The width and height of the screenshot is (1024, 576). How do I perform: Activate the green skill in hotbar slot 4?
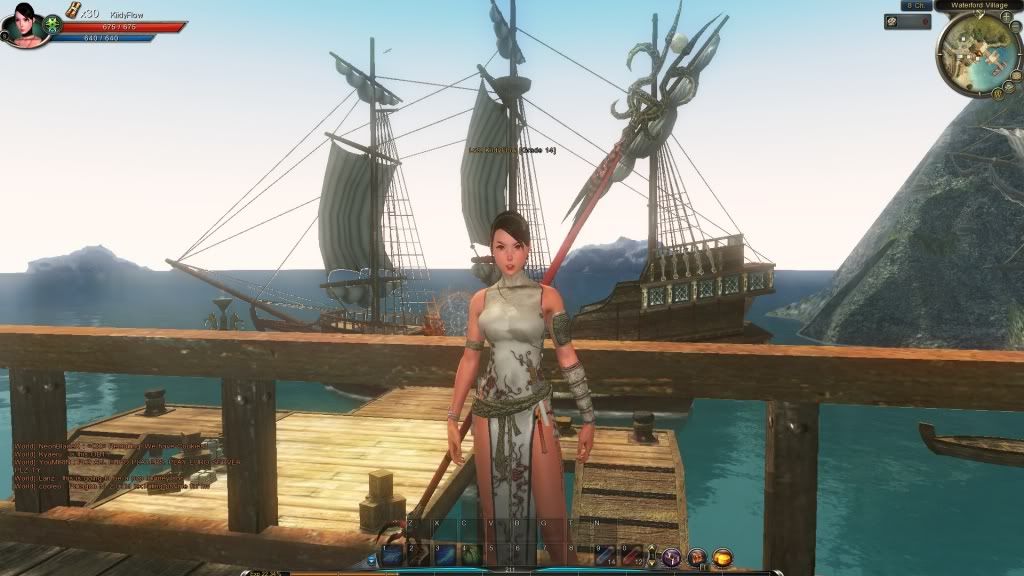(470, 555)
